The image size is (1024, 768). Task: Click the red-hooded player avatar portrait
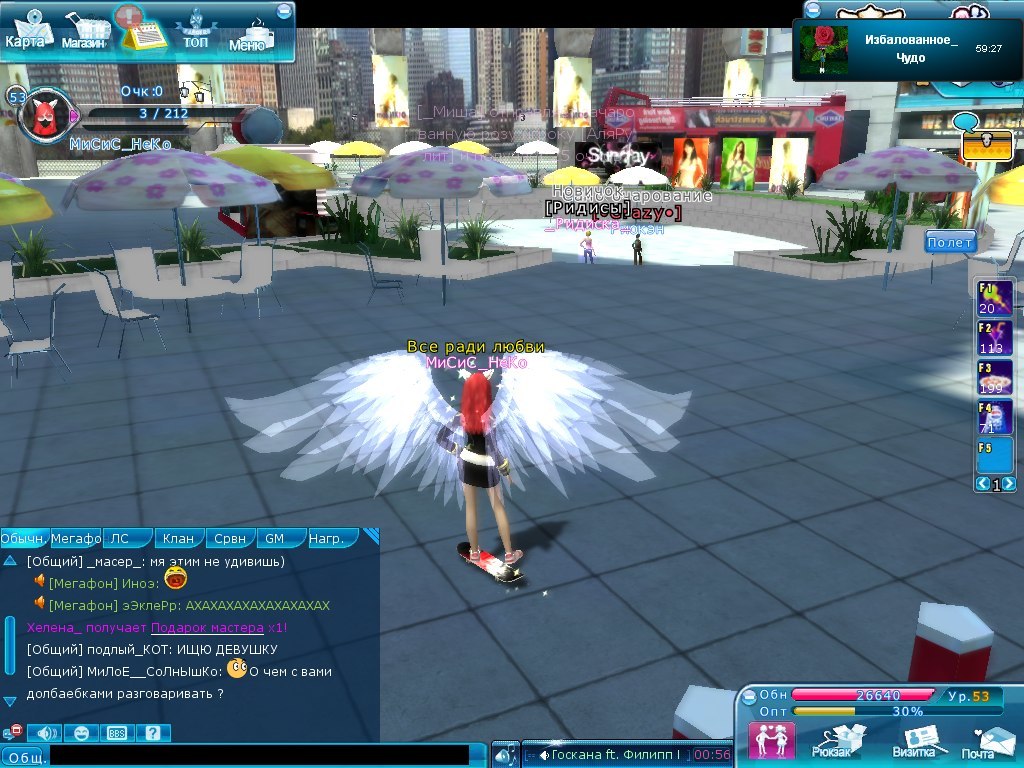pos(45,115)
